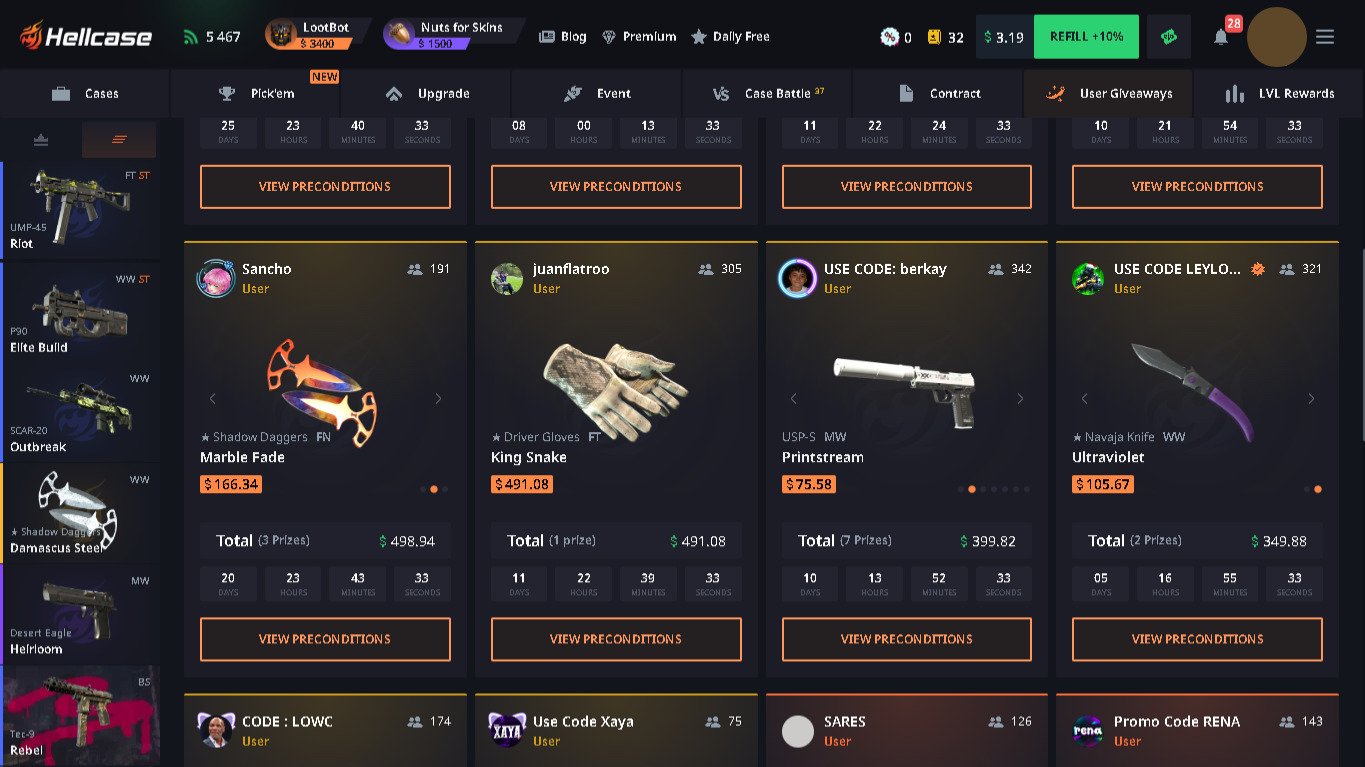
Task: Click the left arrow on the Navaja Knife card
Action: click(1083, 398)
